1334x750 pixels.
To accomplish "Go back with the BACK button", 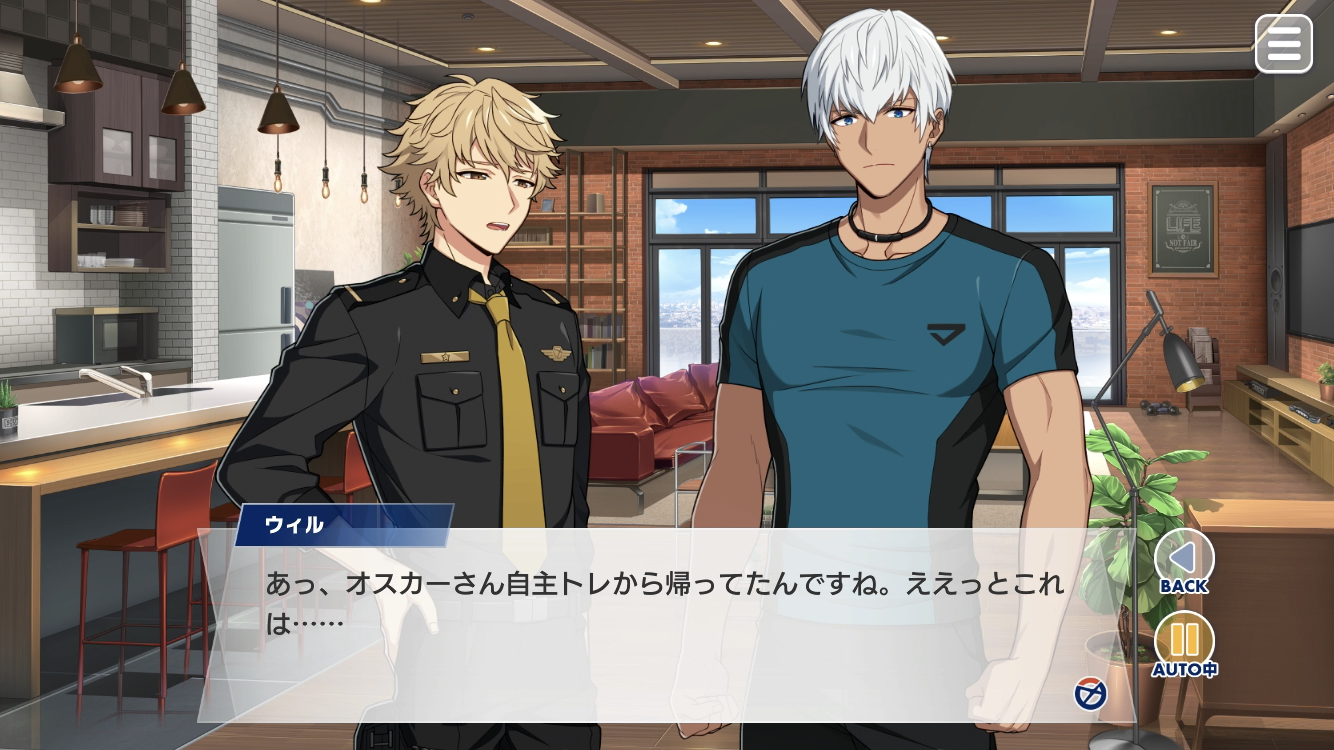I will 1184,562.
